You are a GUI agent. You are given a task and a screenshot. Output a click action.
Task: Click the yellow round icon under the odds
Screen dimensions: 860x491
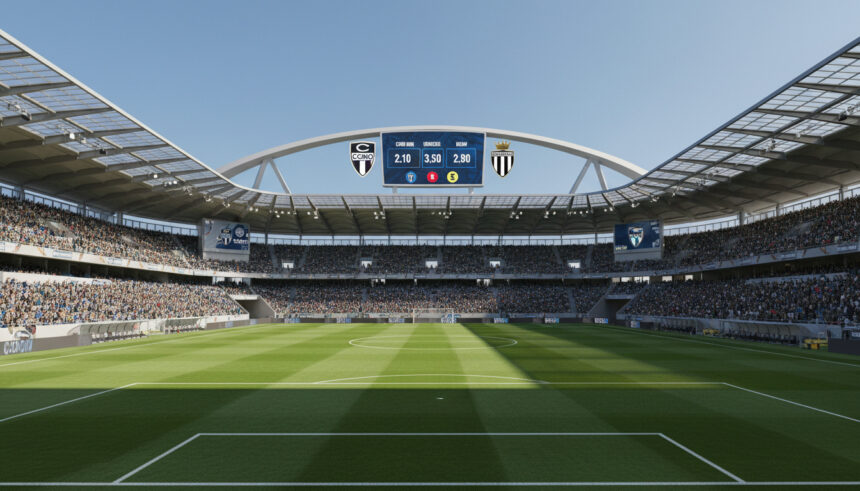[453, 177]
